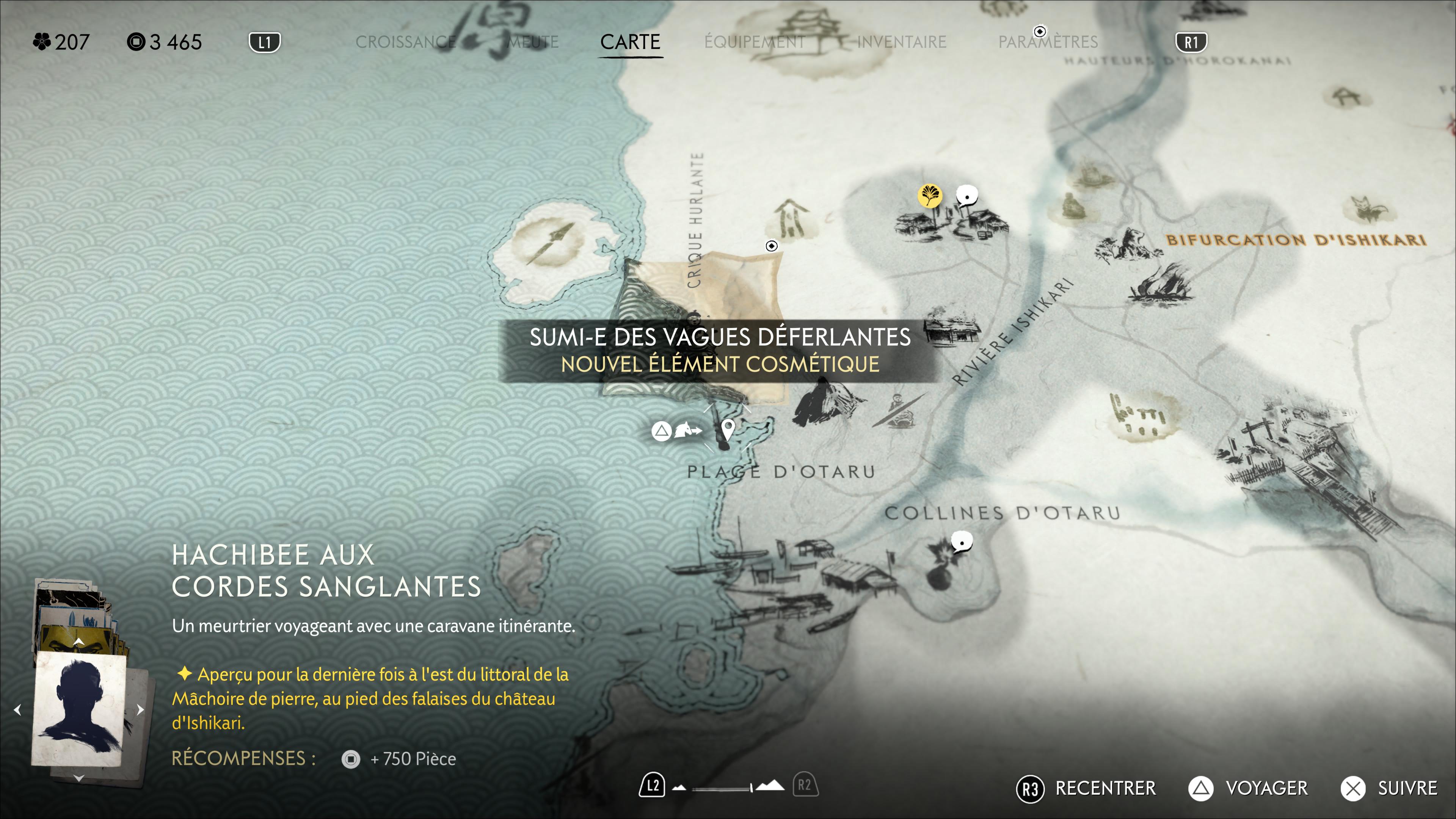The image size is (1456, 819).
Task: Show the next bounty card with right arrow
Action: (141, 709)
